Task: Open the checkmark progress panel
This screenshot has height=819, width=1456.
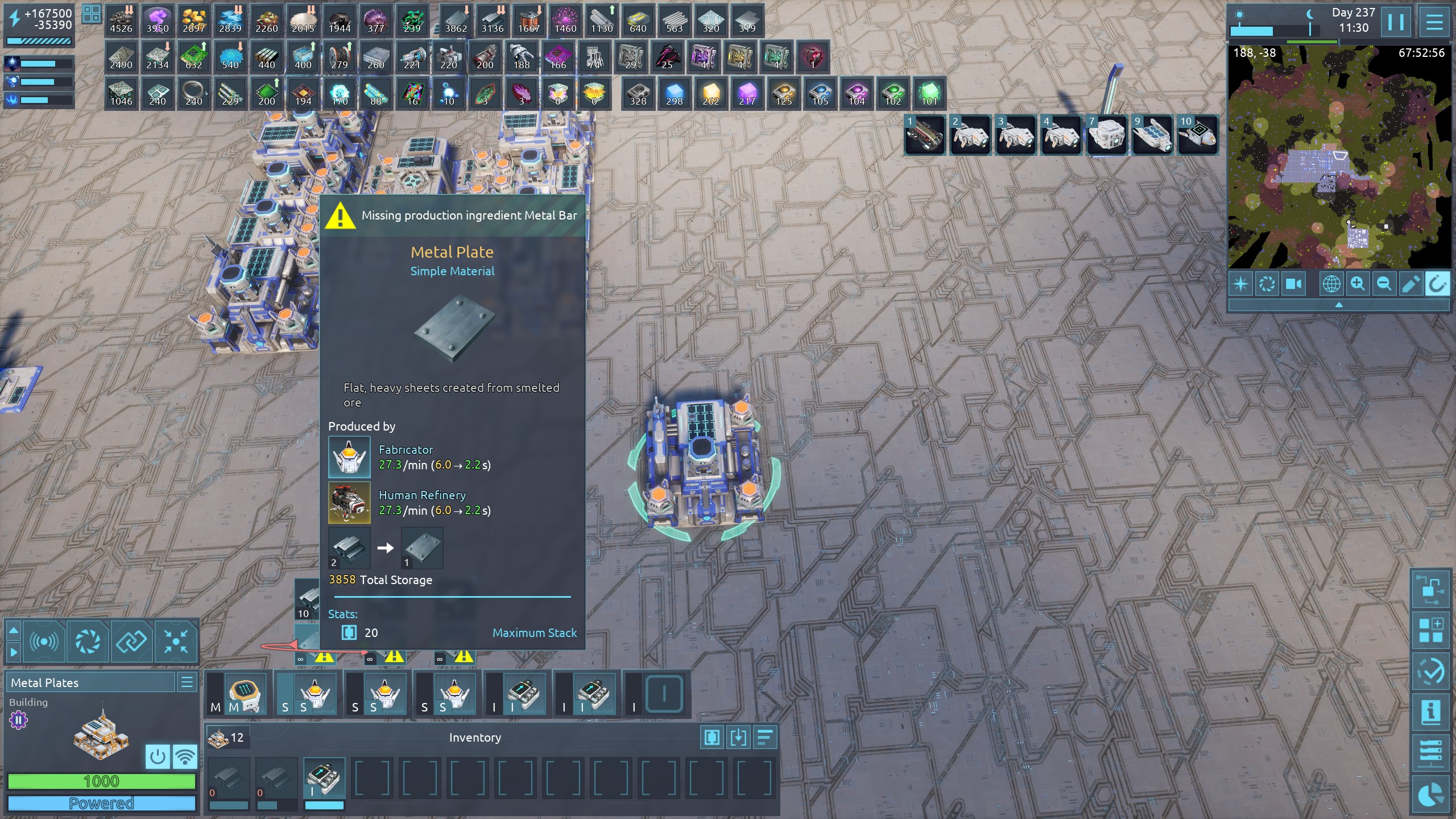Action: click(1430, 672)
